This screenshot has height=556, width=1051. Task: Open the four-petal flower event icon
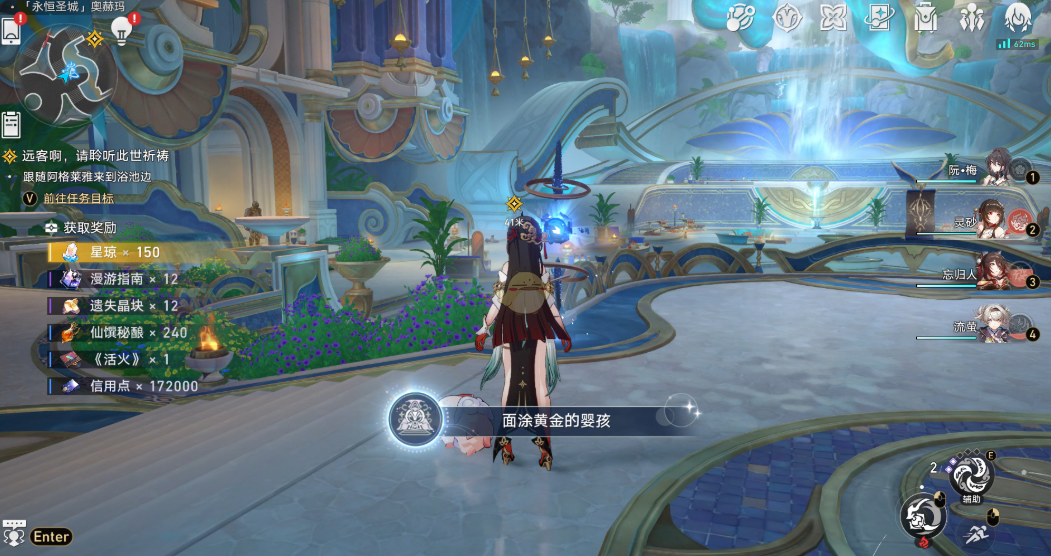point(833,18)
